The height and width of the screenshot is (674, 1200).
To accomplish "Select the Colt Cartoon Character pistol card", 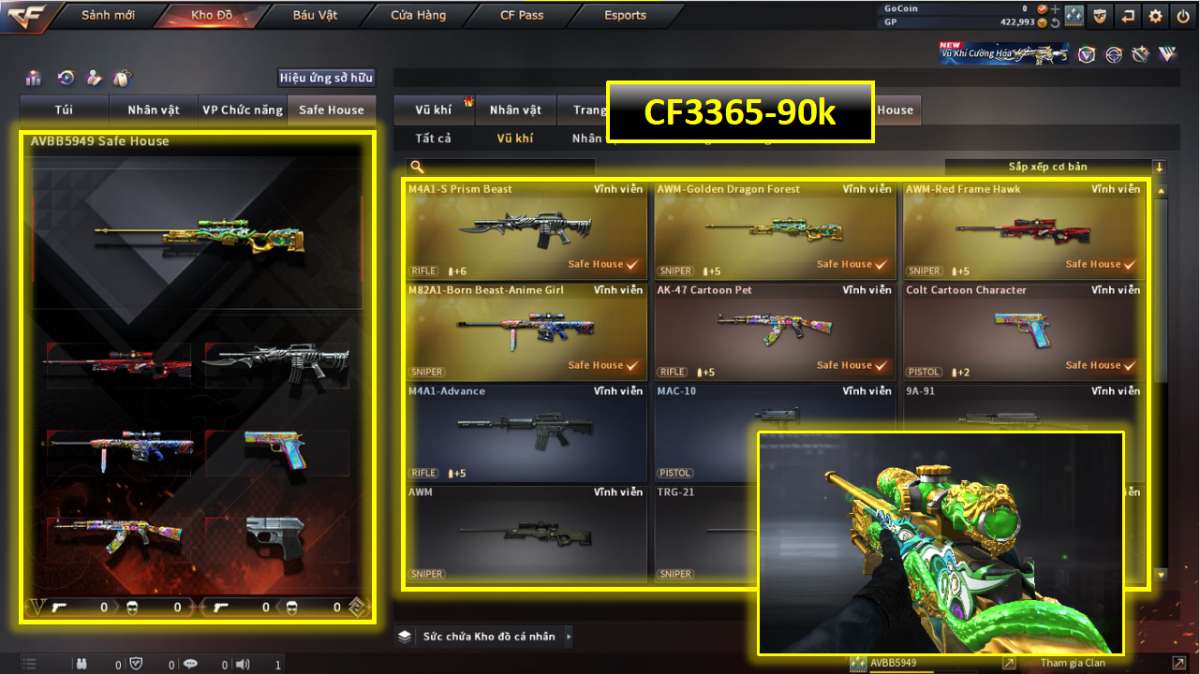I will (x=1023, y=331).
